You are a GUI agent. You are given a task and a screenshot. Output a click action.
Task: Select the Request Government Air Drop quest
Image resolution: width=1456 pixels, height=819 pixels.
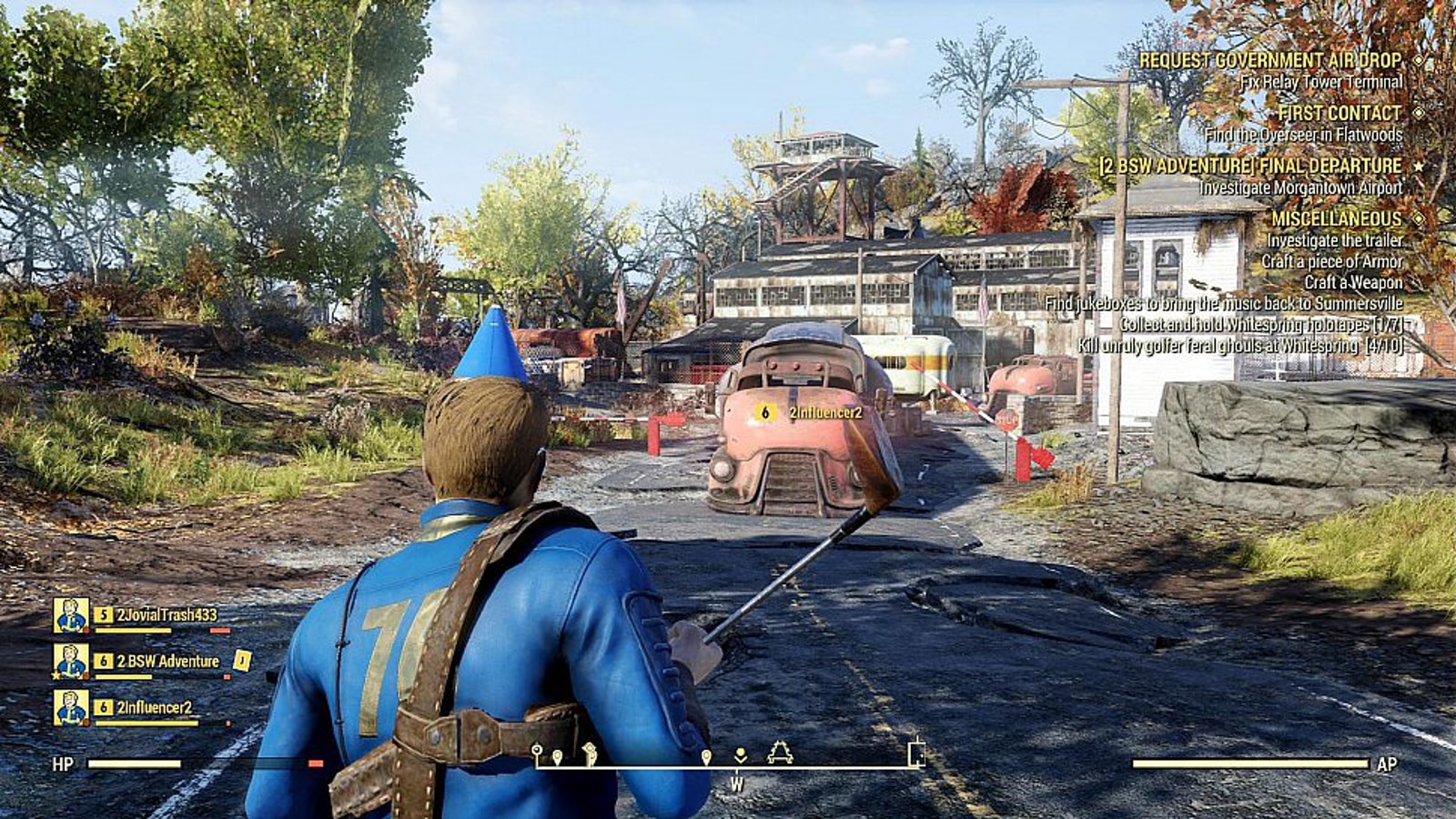point(1270,61)
